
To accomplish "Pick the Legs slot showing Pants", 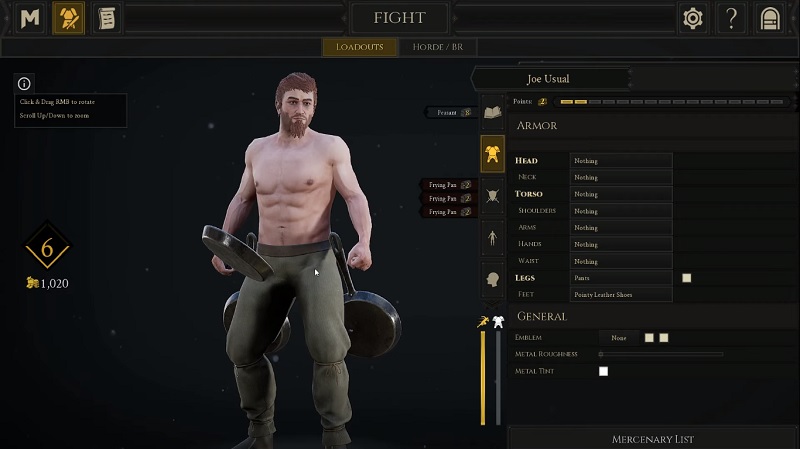I will click(620, 278).
